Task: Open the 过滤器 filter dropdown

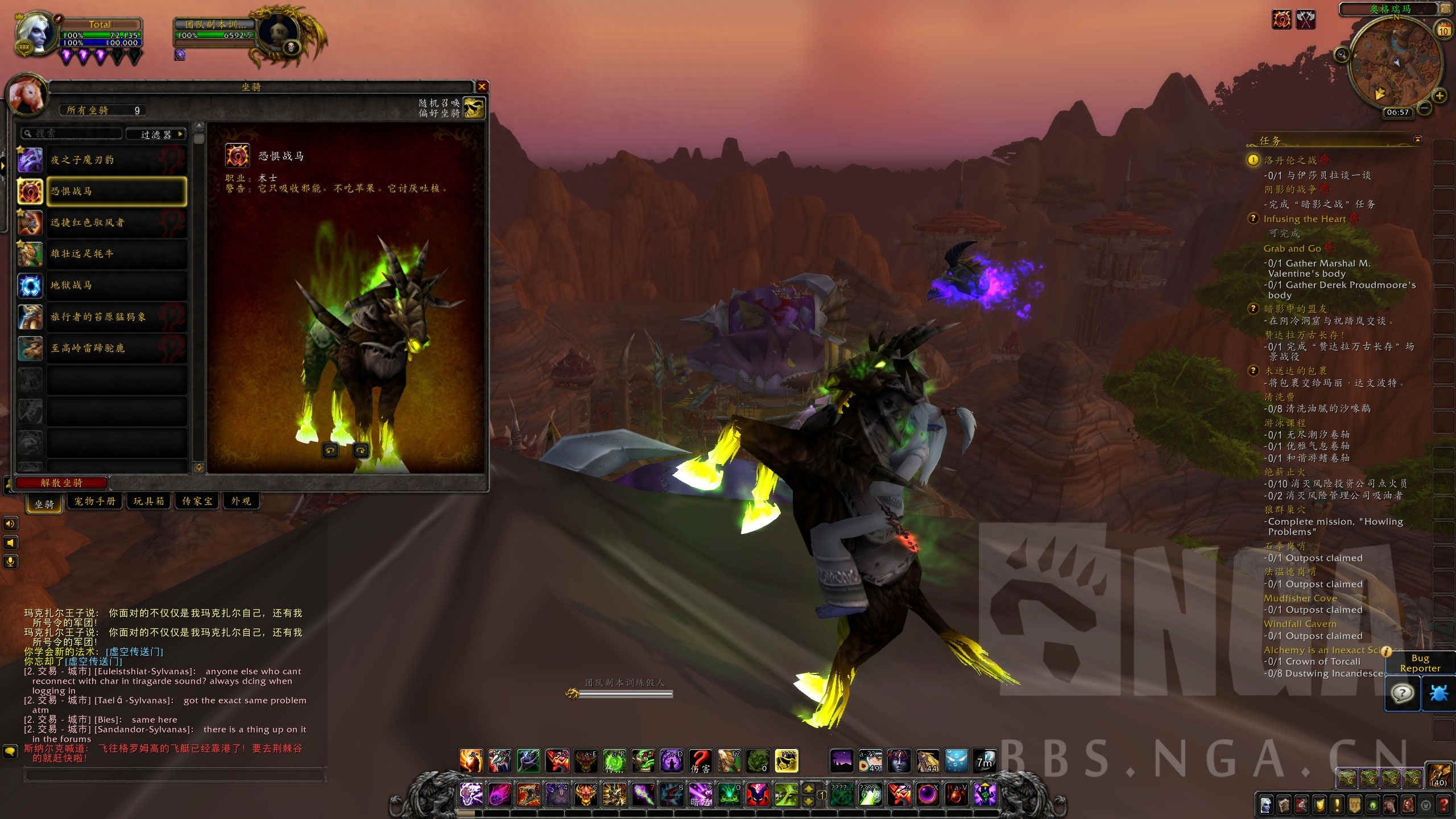Action: [x=156, y=134]
